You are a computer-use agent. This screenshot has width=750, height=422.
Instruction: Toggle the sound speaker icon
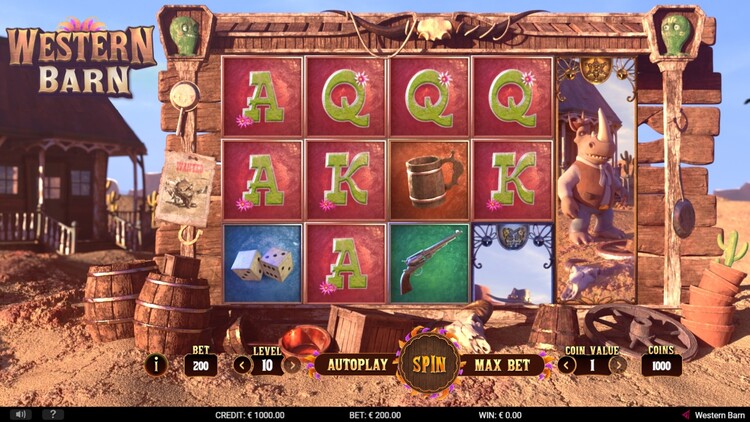19,414
